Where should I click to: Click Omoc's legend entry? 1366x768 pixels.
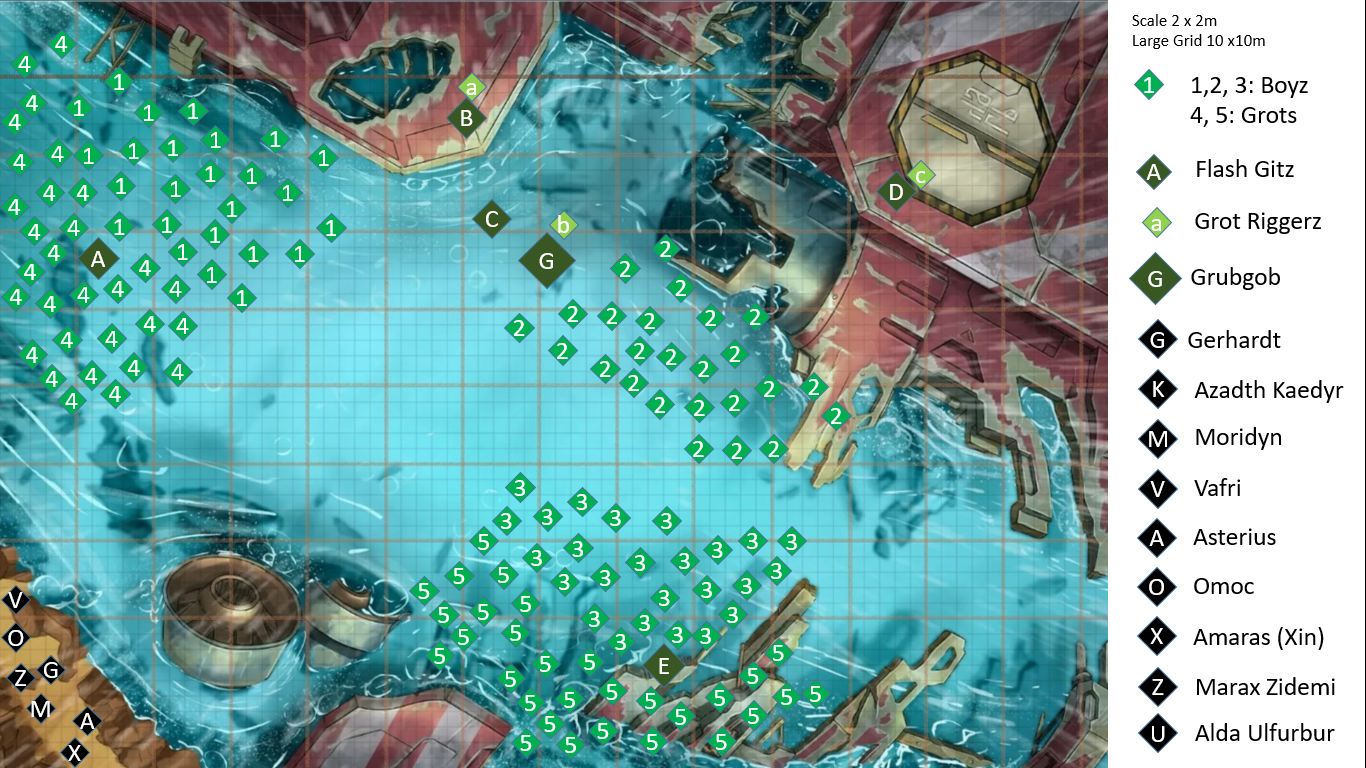1223,587
